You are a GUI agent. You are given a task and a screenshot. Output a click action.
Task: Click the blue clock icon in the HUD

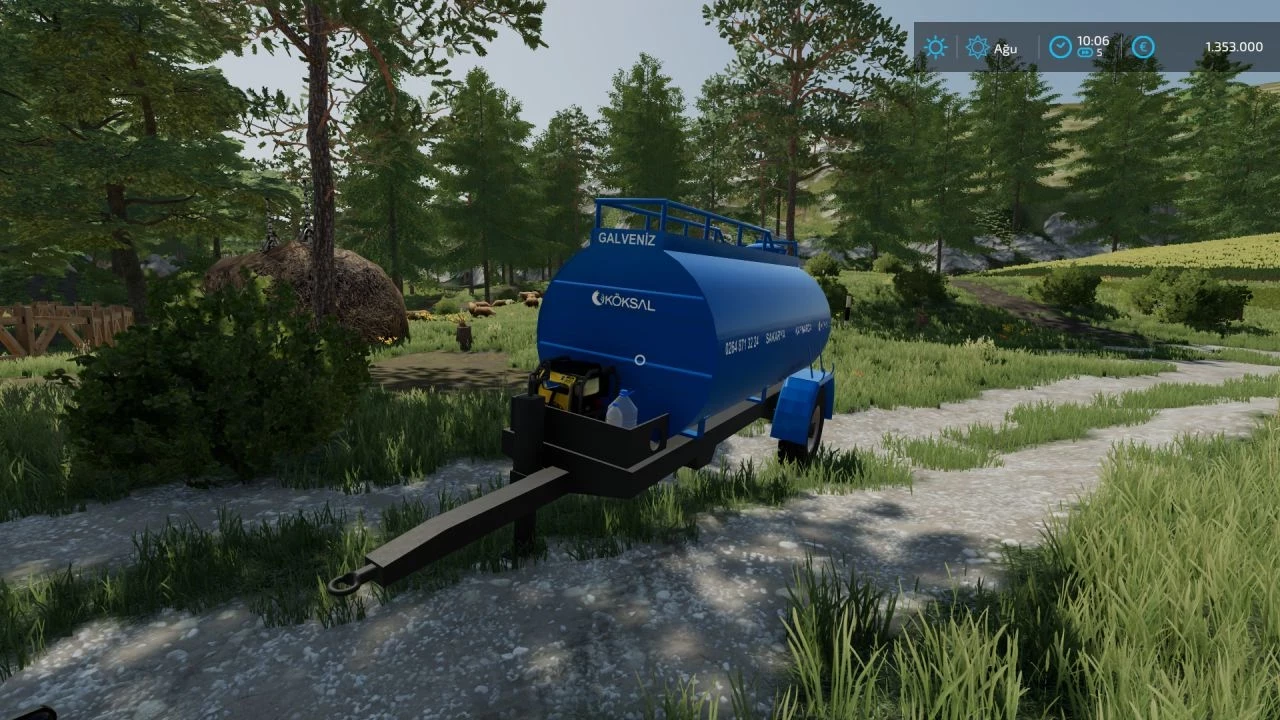coord(1059,47)
